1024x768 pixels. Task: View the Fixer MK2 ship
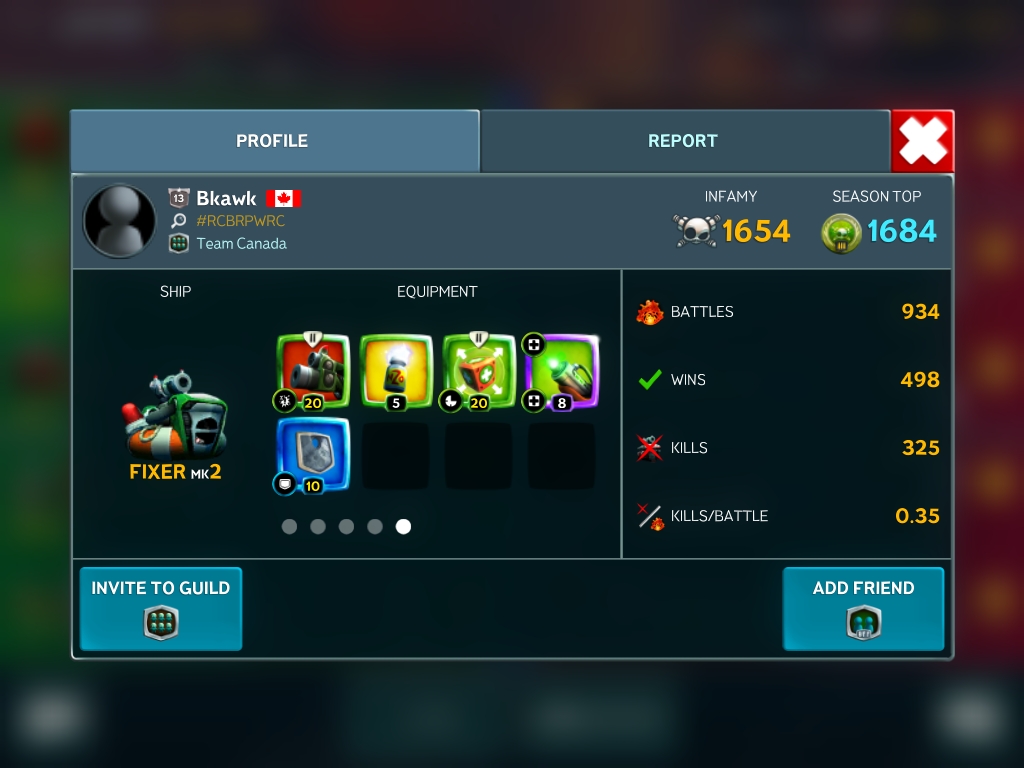[x=176, y=418]
